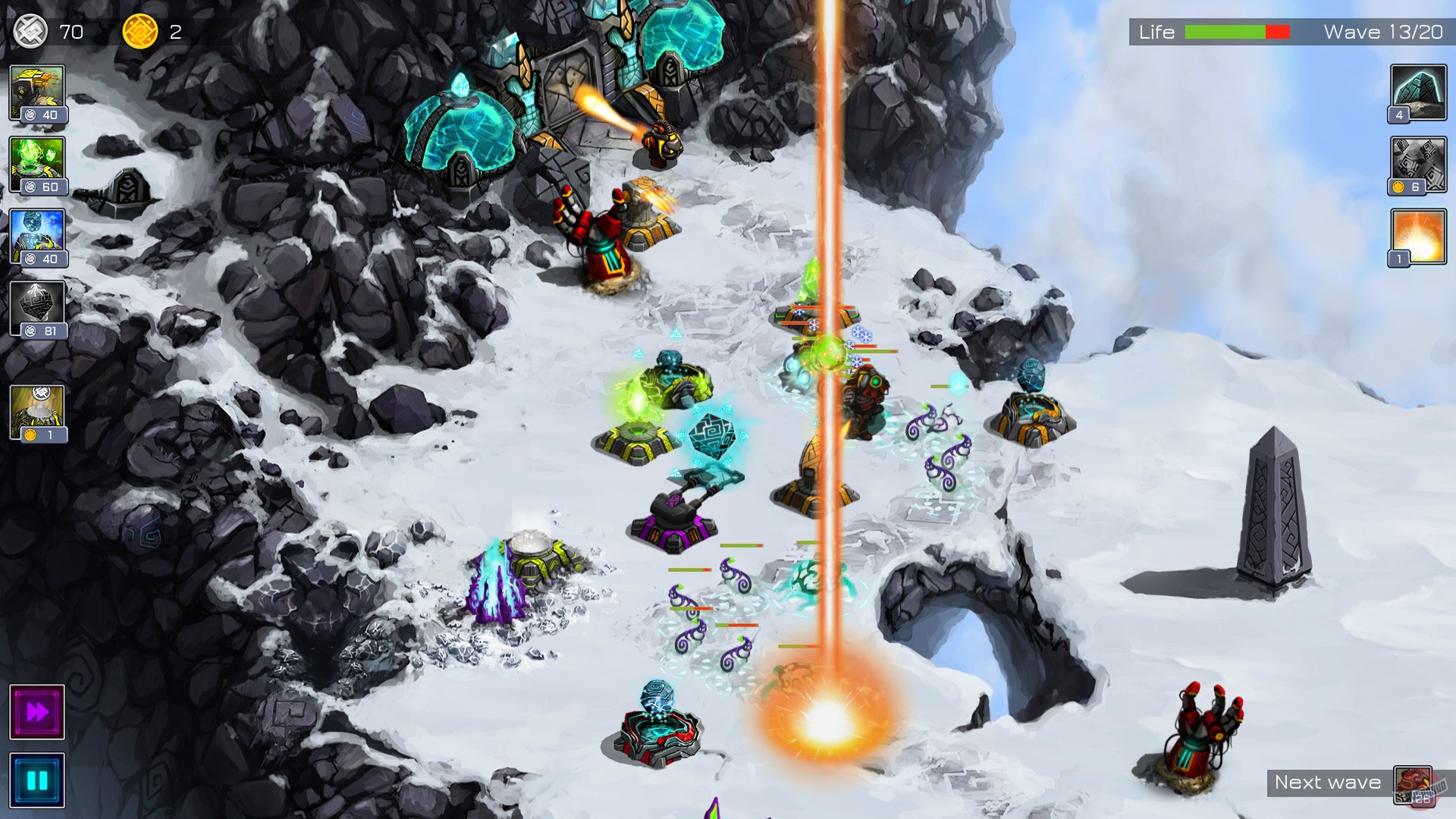Toggle fast-forward game speed
Image resolution: width=1456 pixels, height=819 pixels.
tap(36, 711)
